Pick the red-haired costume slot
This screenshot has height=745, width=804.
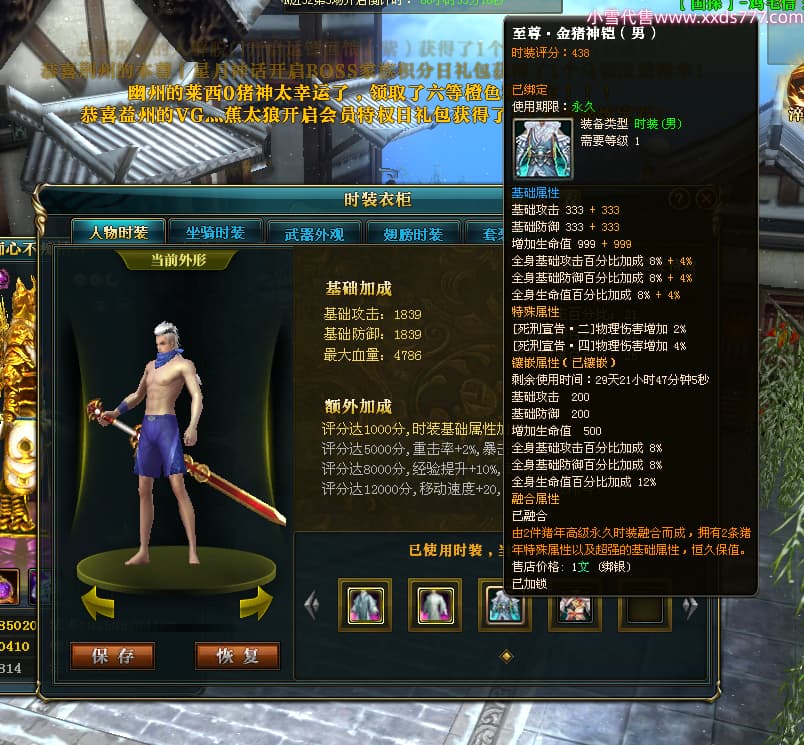pos(574,604)
